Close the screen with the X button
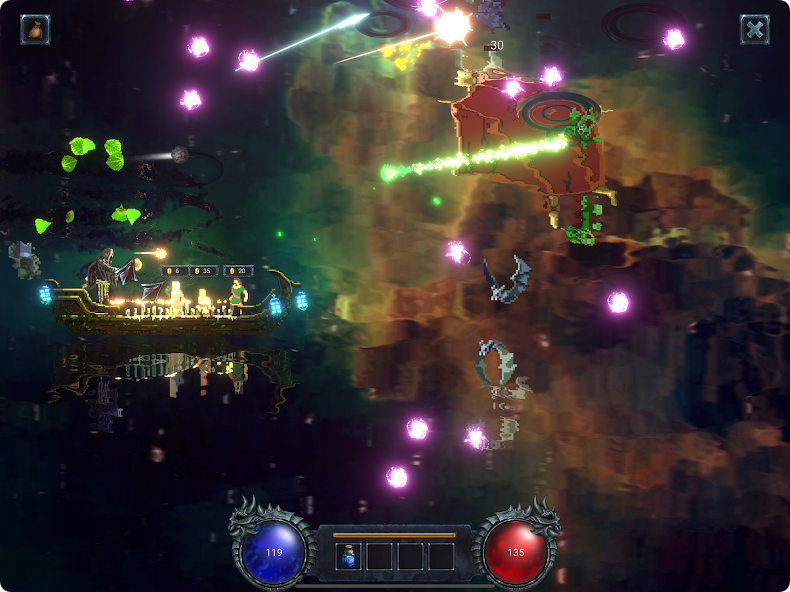 755,29
